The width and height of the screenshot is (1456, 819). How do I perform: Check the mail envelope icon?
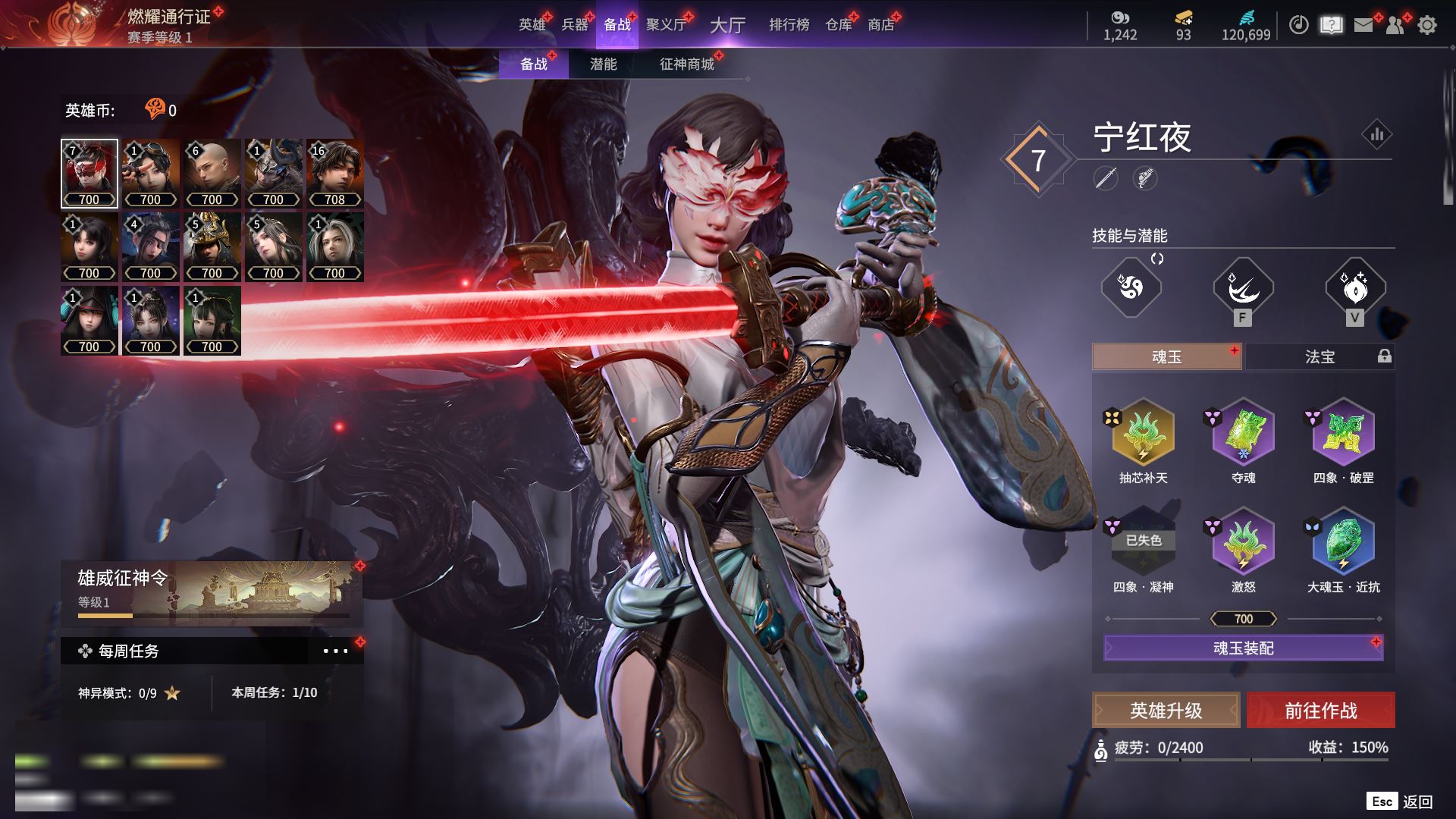[1363, 25]
